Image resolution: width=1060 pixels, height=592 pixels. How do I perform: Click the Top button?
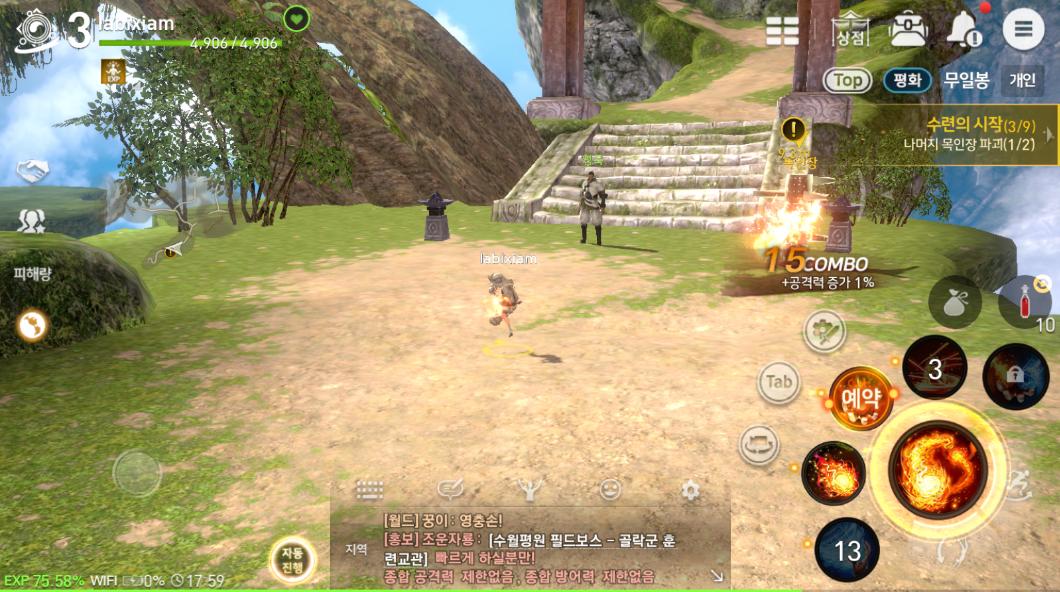click(x=847, y=80)
